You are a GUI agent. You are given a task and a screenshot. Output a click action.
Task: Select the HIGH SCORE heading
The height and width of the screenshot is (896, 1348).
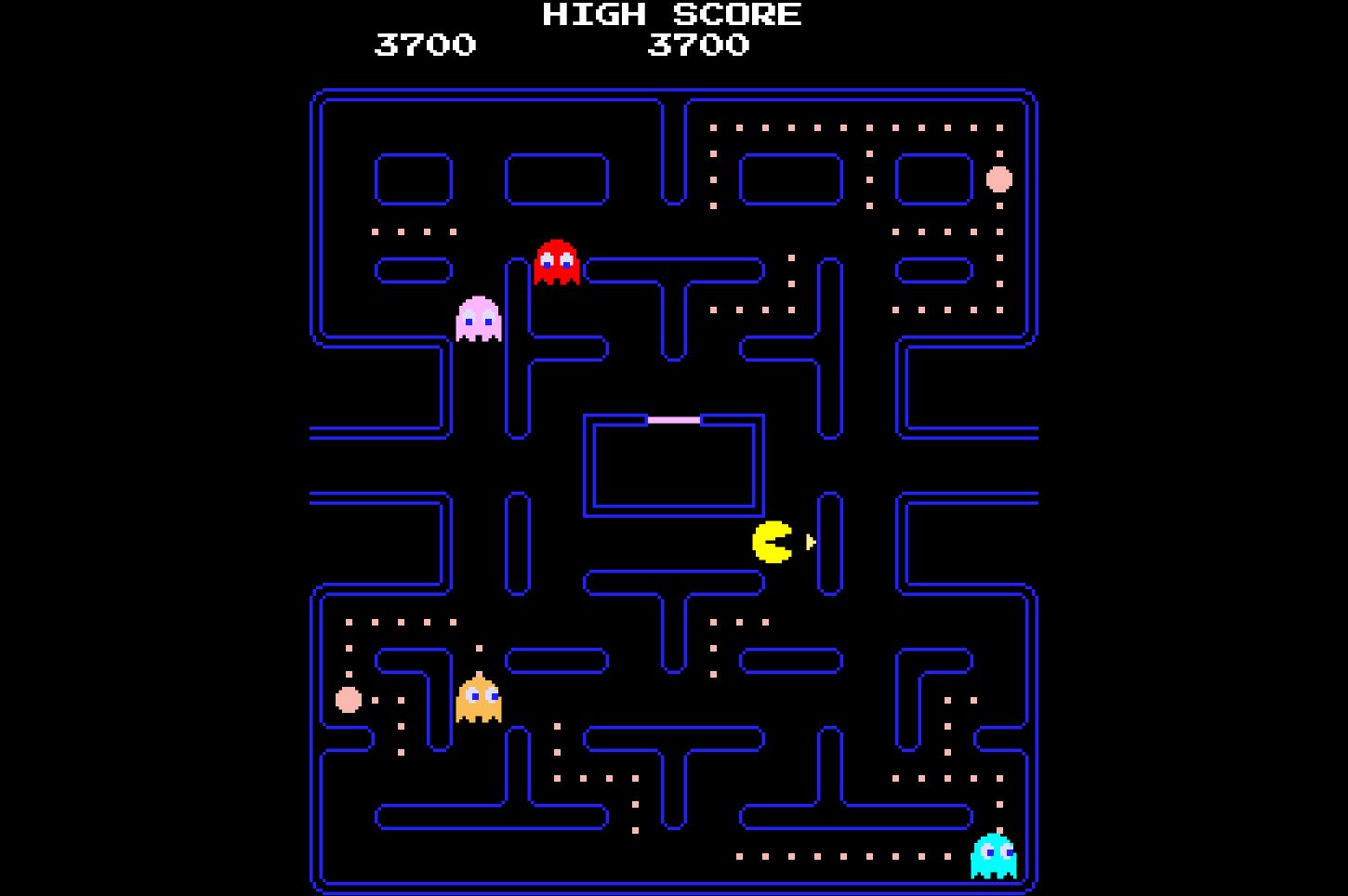click(671, 14)
